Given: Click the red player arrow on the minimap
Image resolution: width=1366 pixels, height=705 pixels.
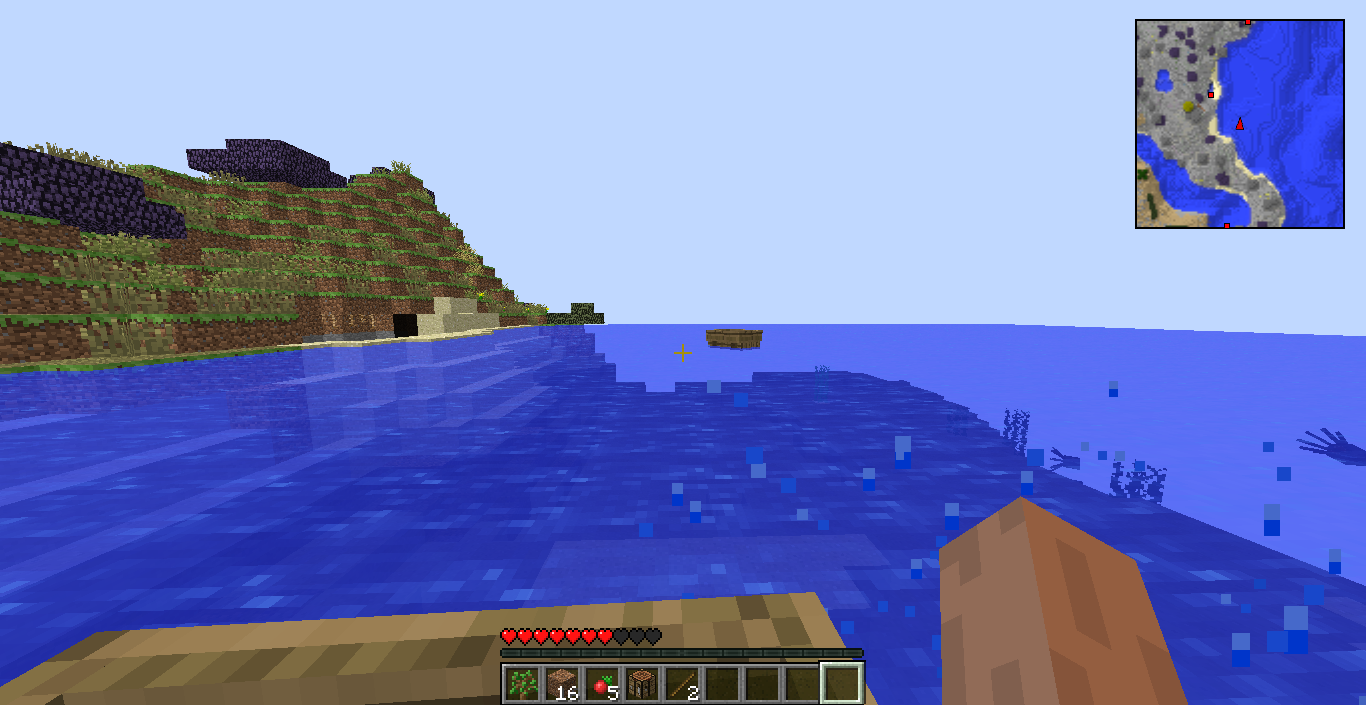Looking at the screenshot, I should [1240, 123].
